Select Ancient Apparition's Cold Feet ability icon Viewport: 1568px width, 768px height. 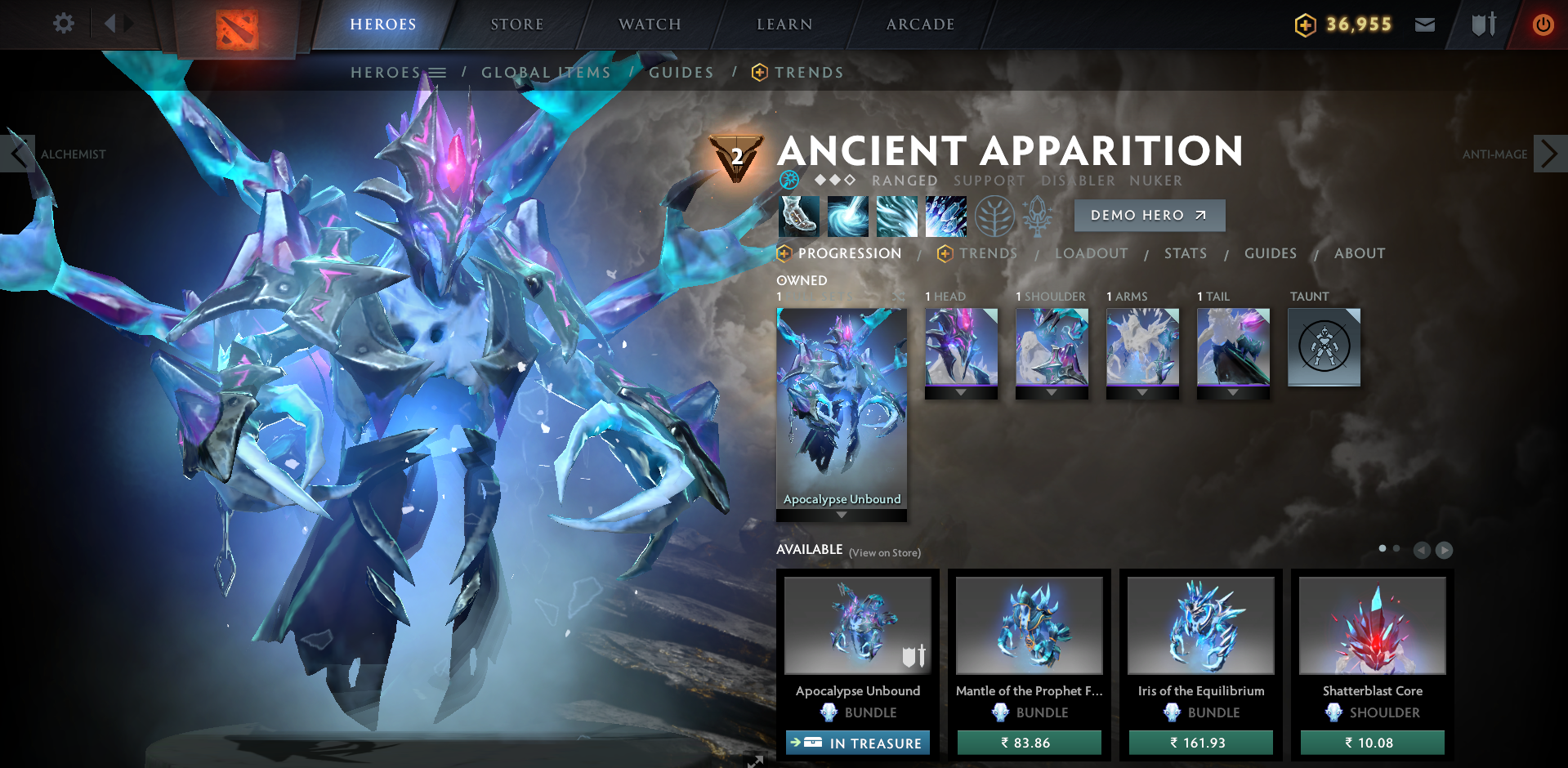(x=798, y=215)
